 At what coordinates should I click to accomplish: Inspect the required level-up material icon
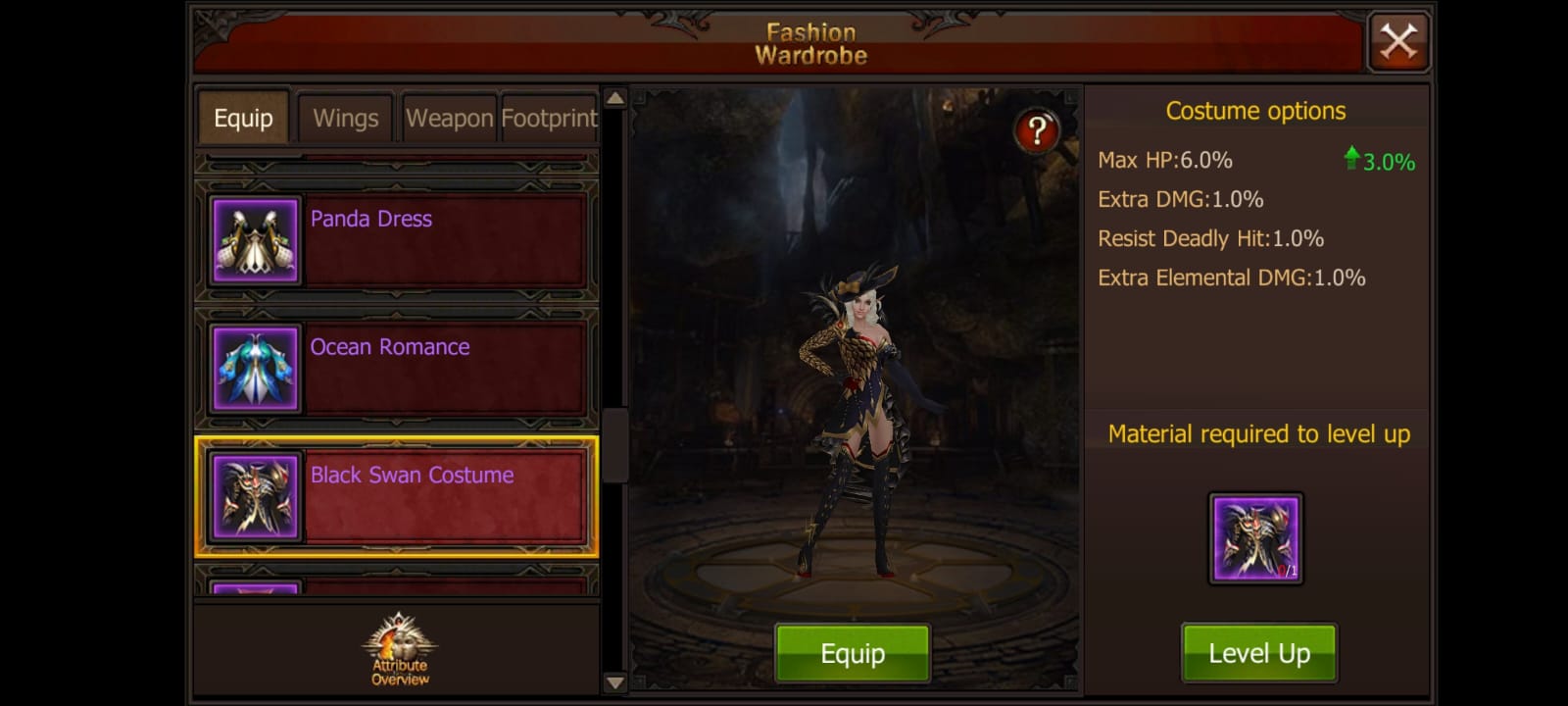click(1255, 538)
